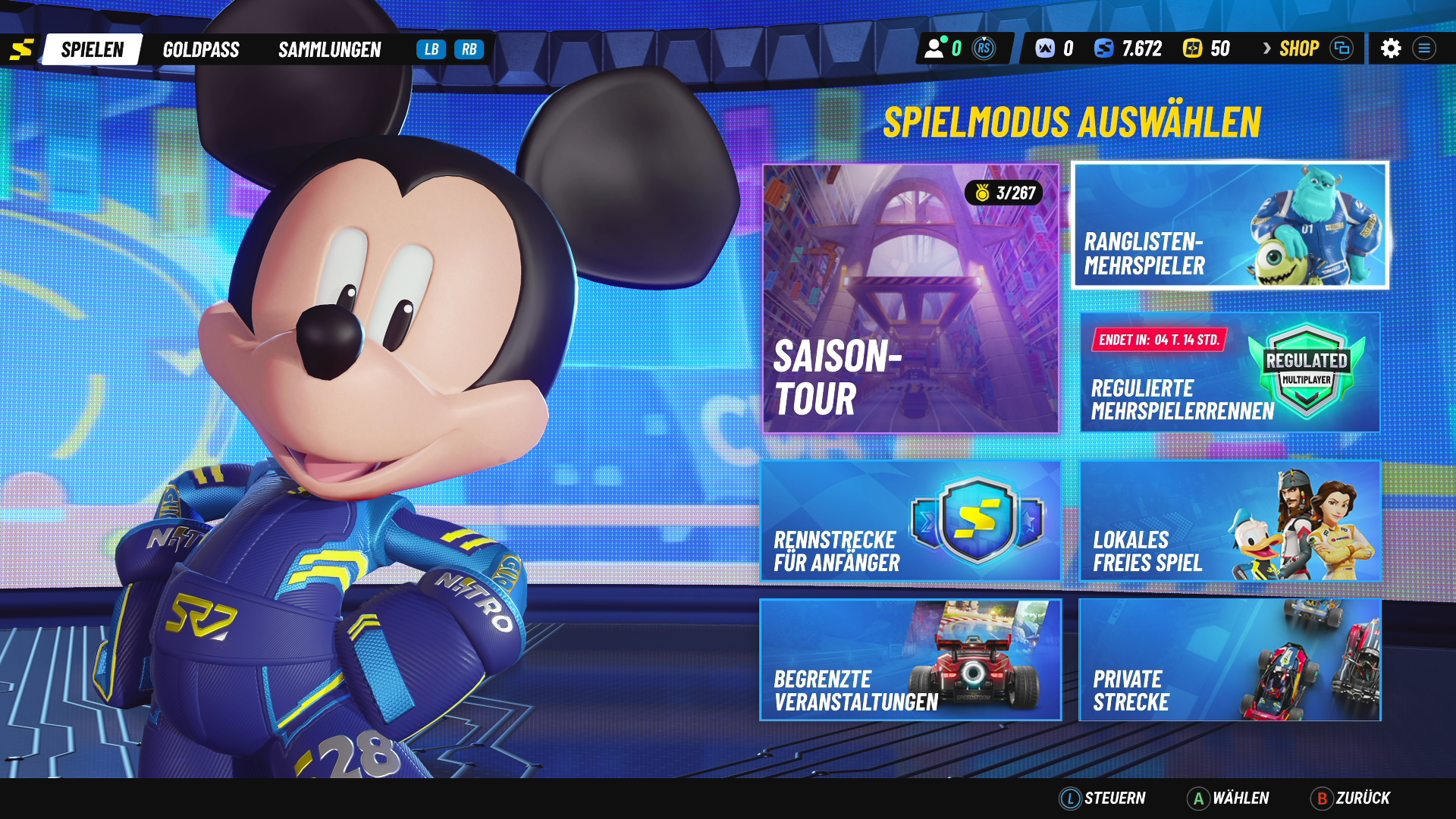Click the Speedstorm logo in the top left
Image resolution: width=1456 pixels, height=819 pixels.
tap(23, 48)
